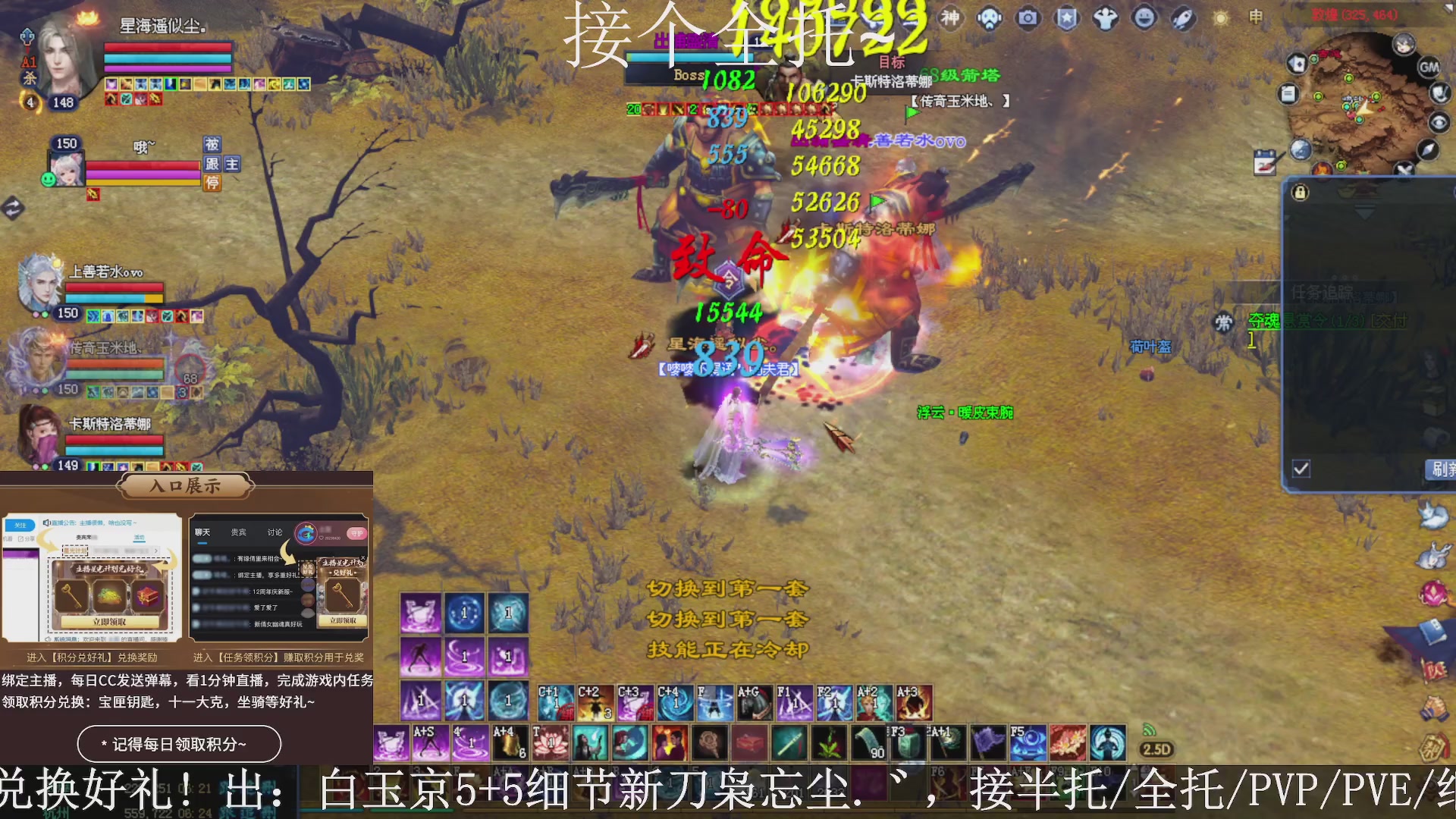Click the GM dropdown near the minimap
This screenshot has height=819, width=1456.
pos(1430,67)
